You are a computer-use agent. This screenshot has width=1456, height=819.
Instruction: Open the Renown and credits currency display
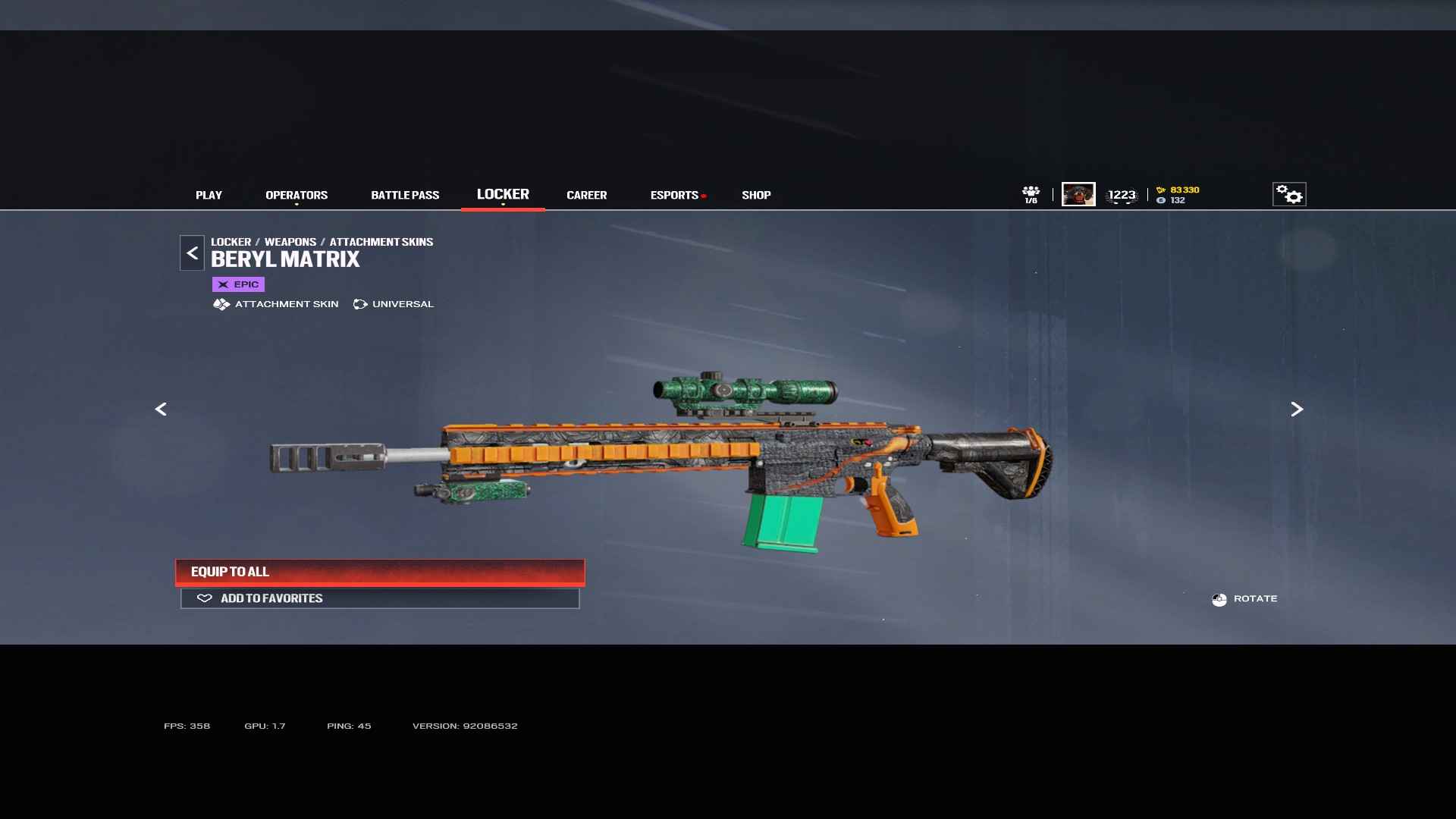[x=1178, y=195]
